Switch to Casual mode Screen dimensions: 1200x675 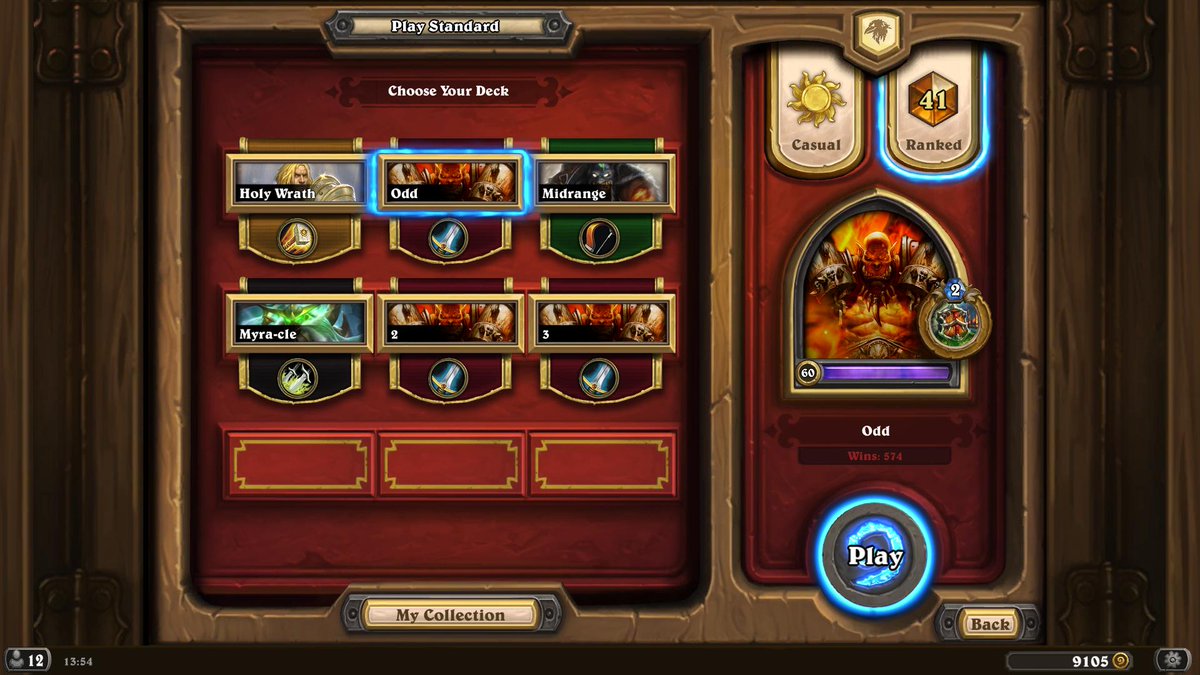tap(815, 112)
